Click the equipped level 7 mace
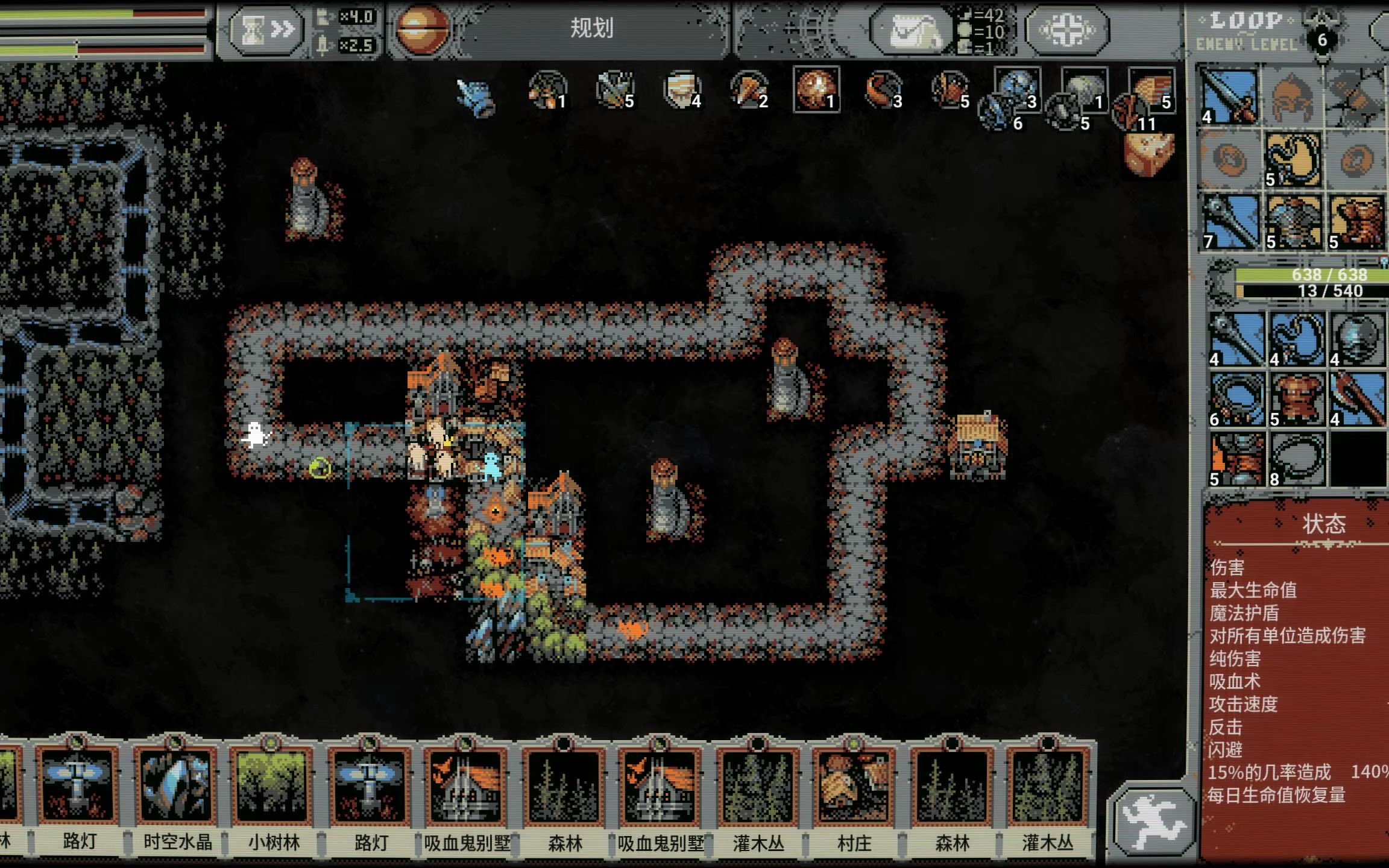This screenshot has width=1389, height=868. [1230, 222]
